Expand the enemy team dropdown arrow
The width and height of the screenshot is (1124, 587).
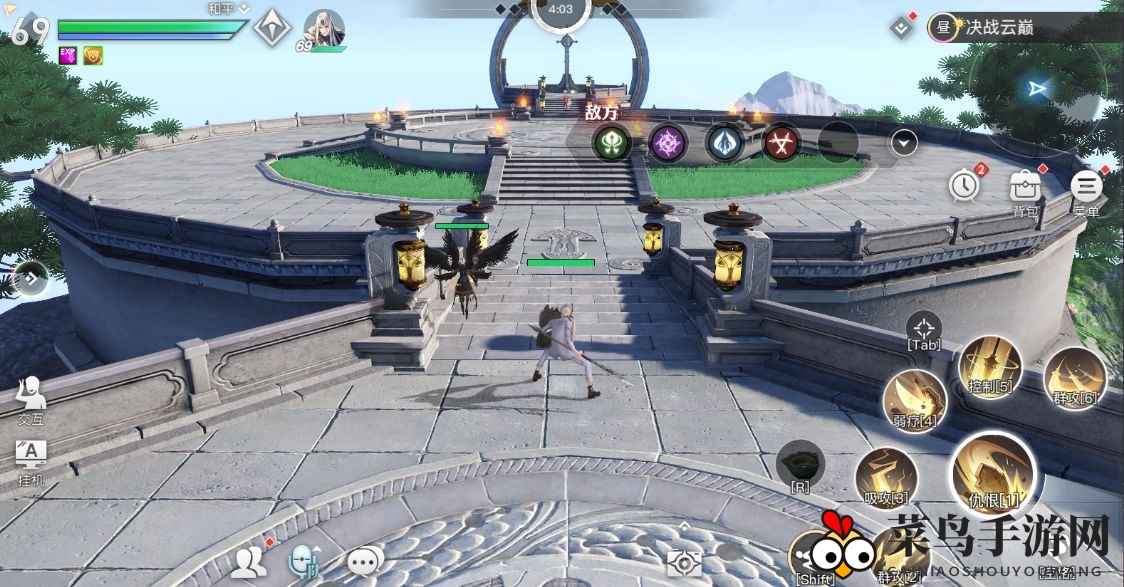coord(904,143)
